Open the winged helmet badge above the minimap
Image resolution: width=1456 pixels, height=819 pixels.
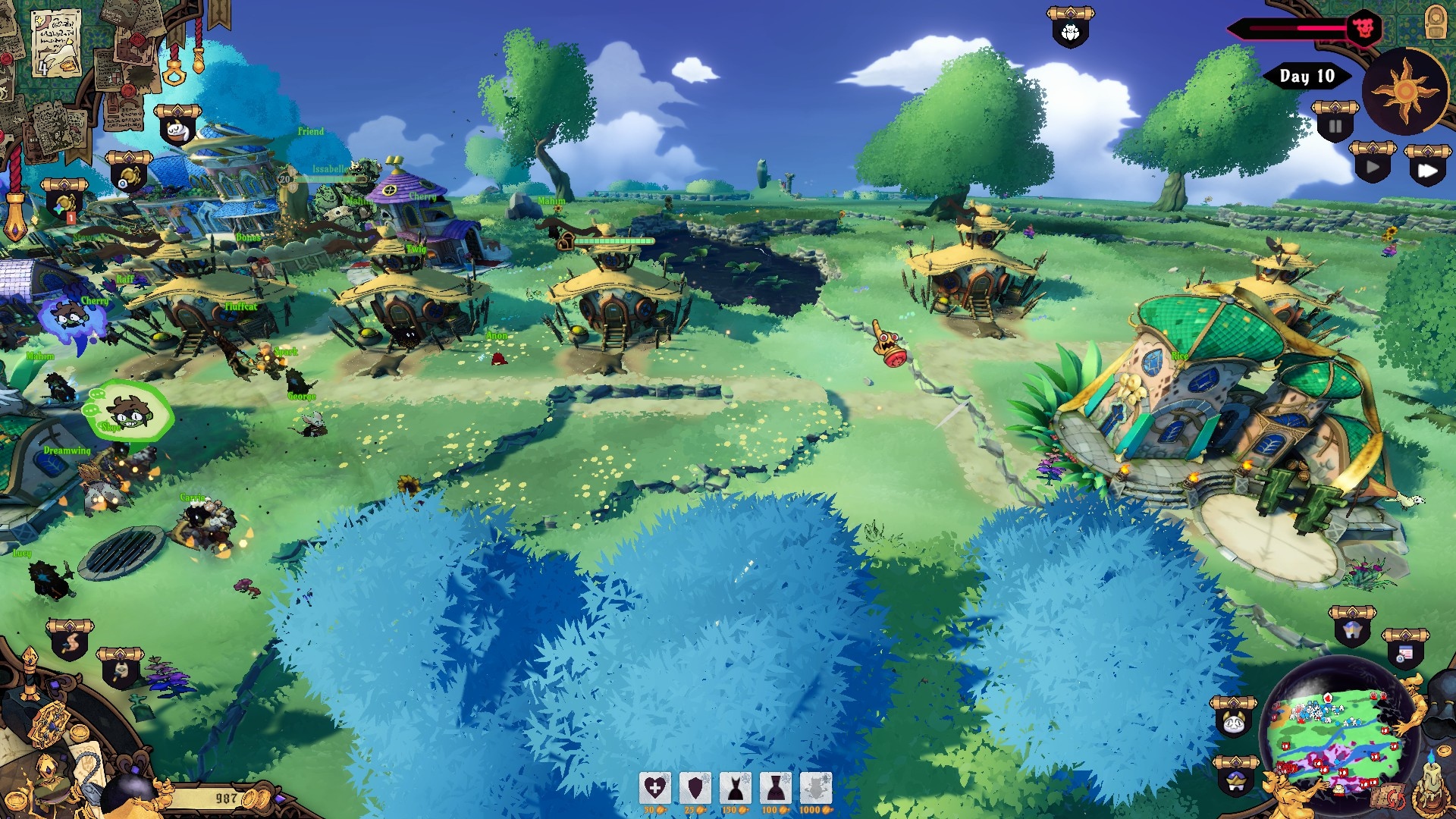coord(1352,629)
